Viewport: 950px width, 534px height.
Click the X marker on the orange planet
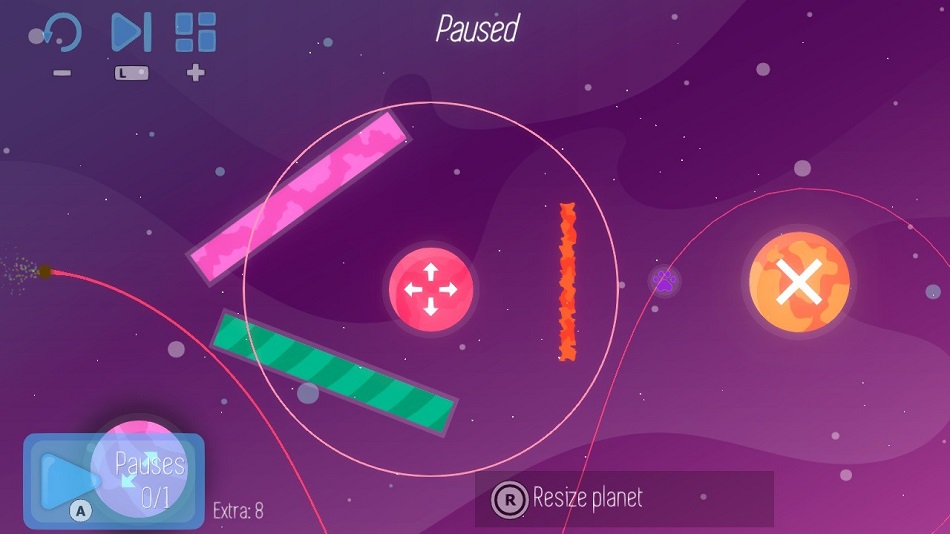[799, 281]
